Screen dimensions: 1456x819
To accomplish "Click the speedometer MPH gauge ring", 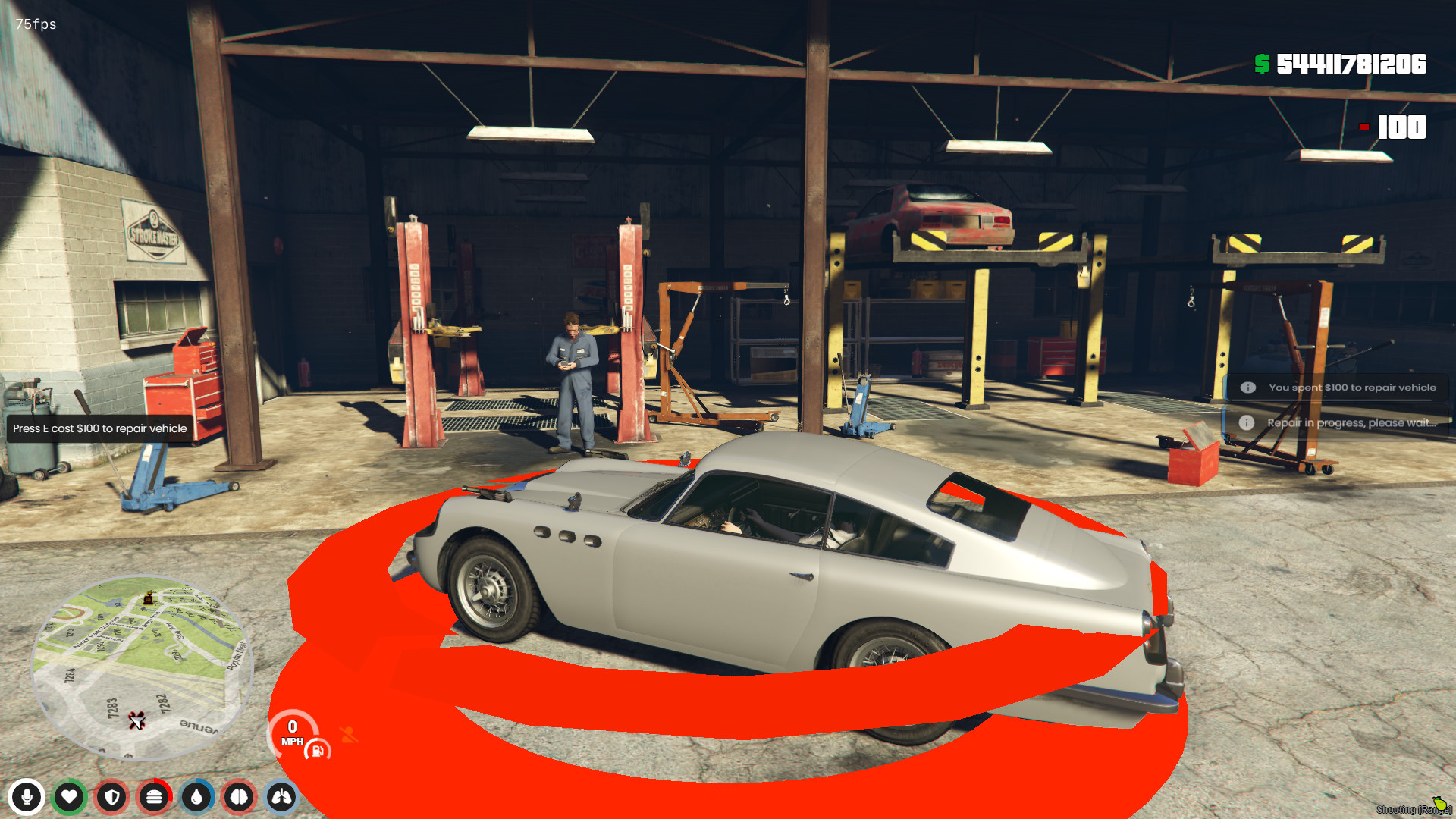I will point(292,732).
